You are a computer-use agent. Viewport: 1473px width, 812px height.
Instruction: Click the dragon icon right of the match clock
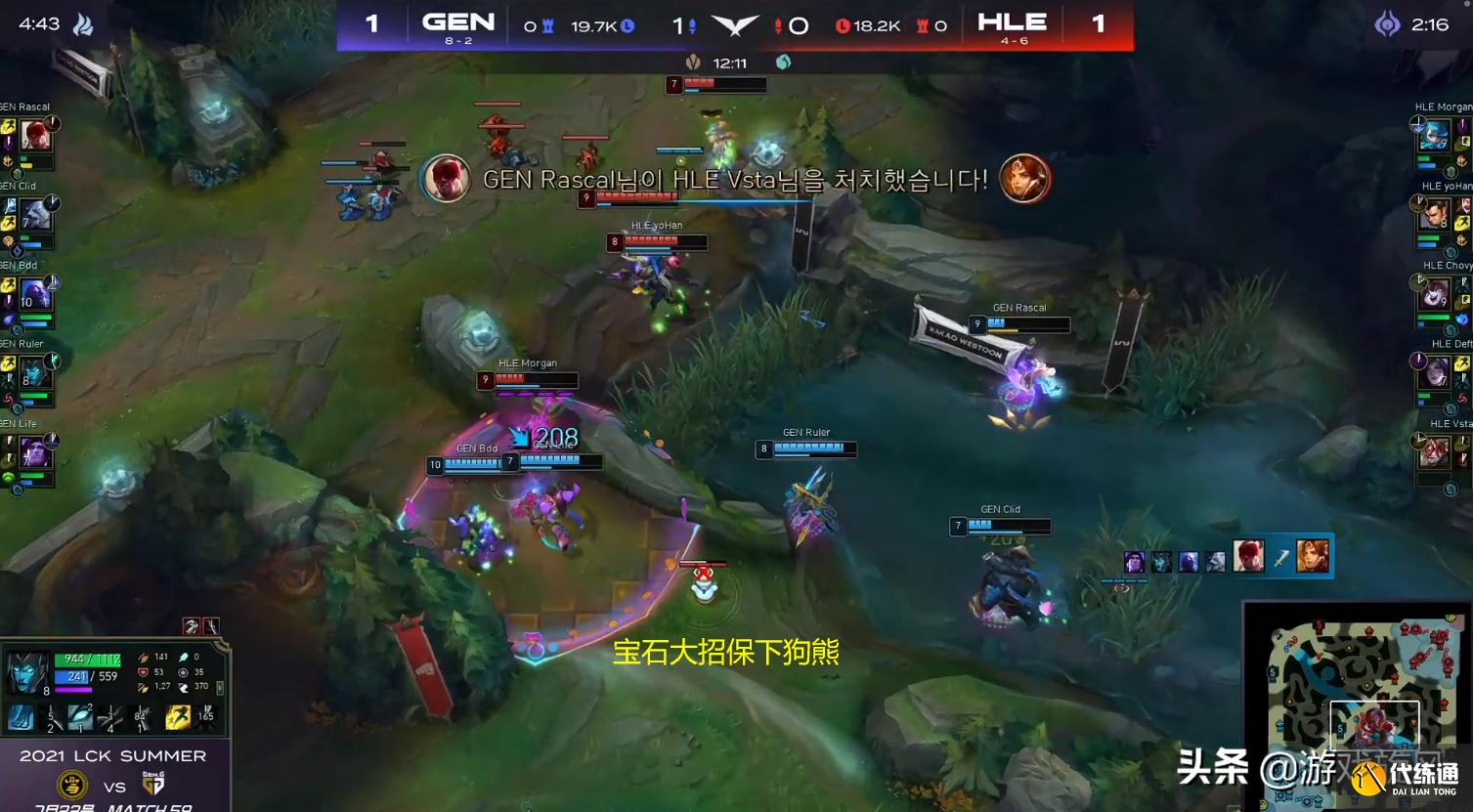click(x=782, y=62)
